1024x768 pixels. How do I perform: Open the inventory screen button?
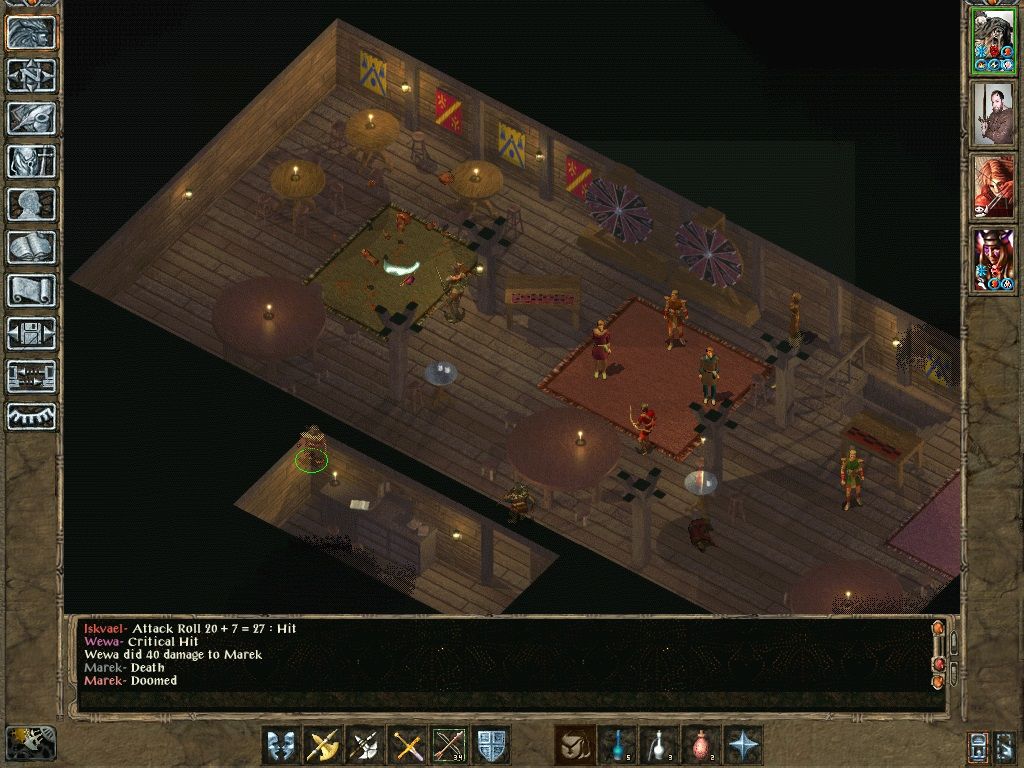tap(32, 161)
